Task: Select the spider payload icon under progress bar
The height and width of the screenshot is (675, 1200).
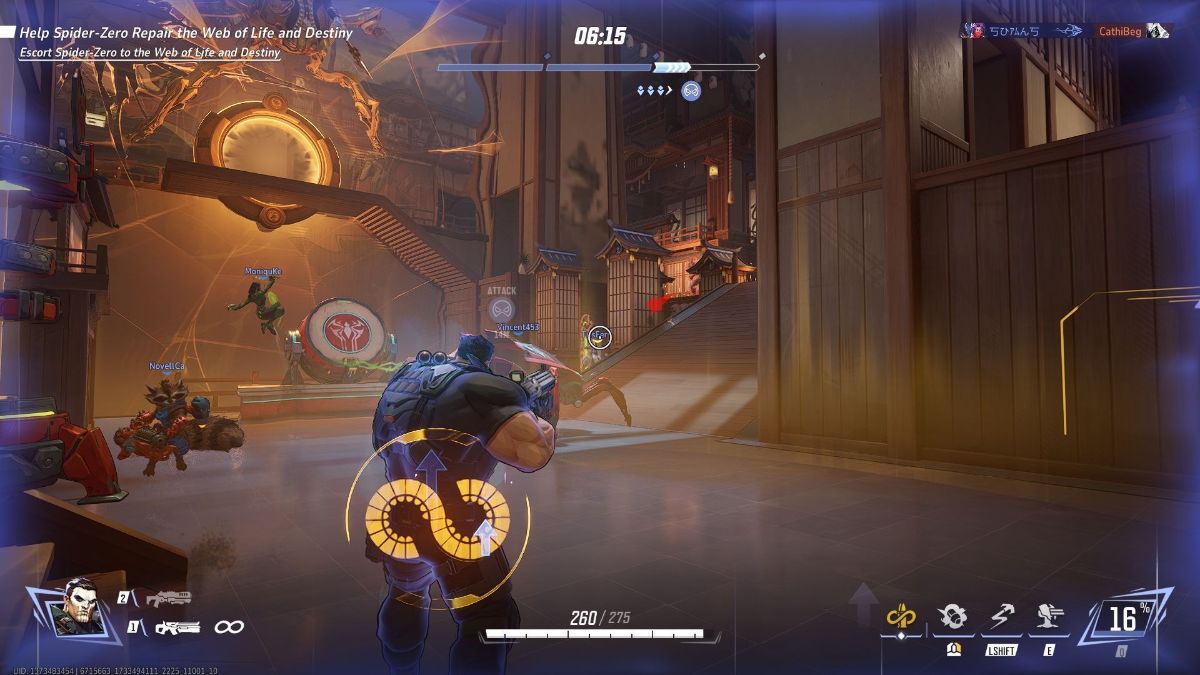Action: click(x=690, y=91)
